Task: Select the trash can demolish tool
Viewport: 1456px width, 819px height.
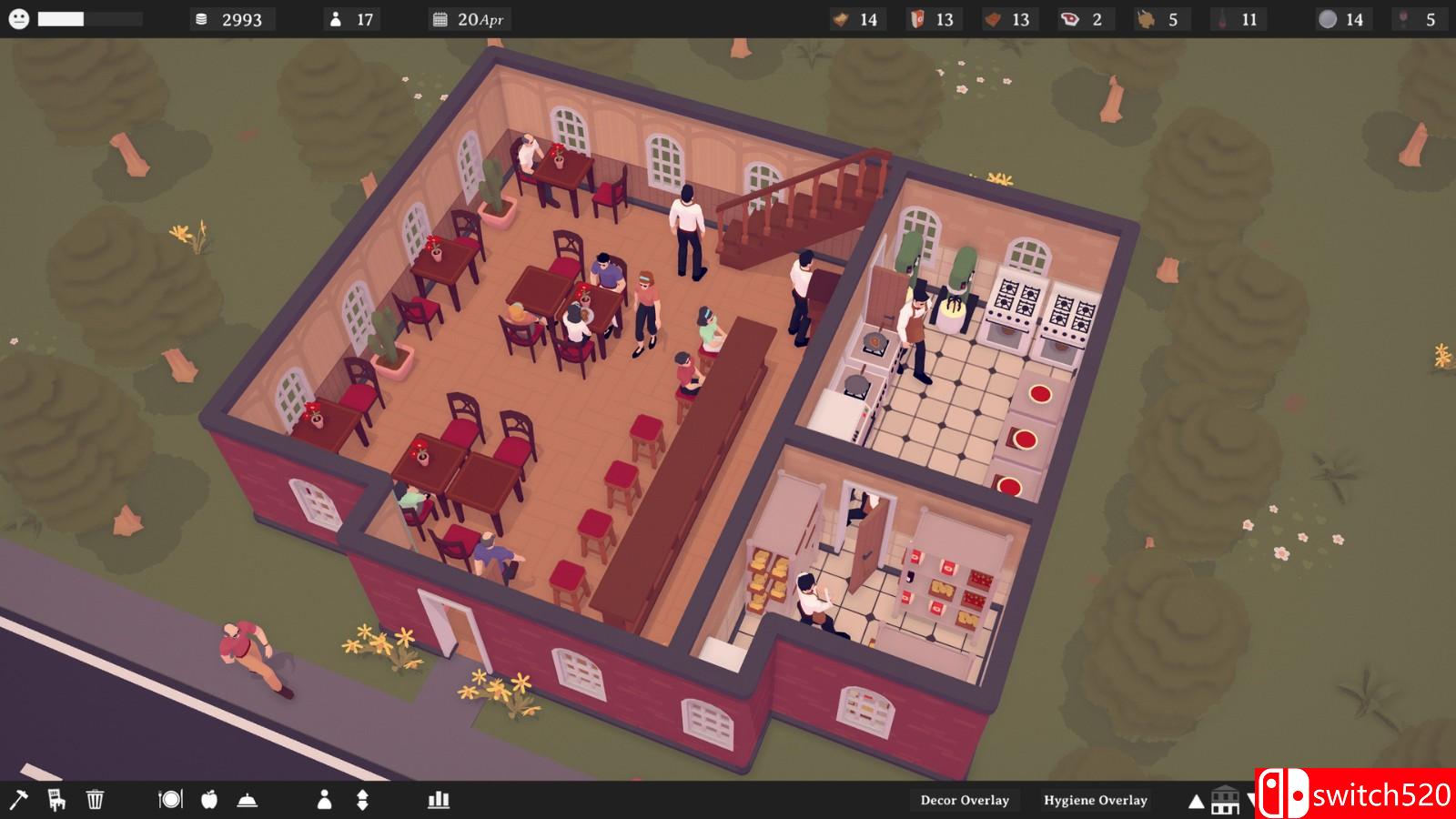Action: coord(95,800)
